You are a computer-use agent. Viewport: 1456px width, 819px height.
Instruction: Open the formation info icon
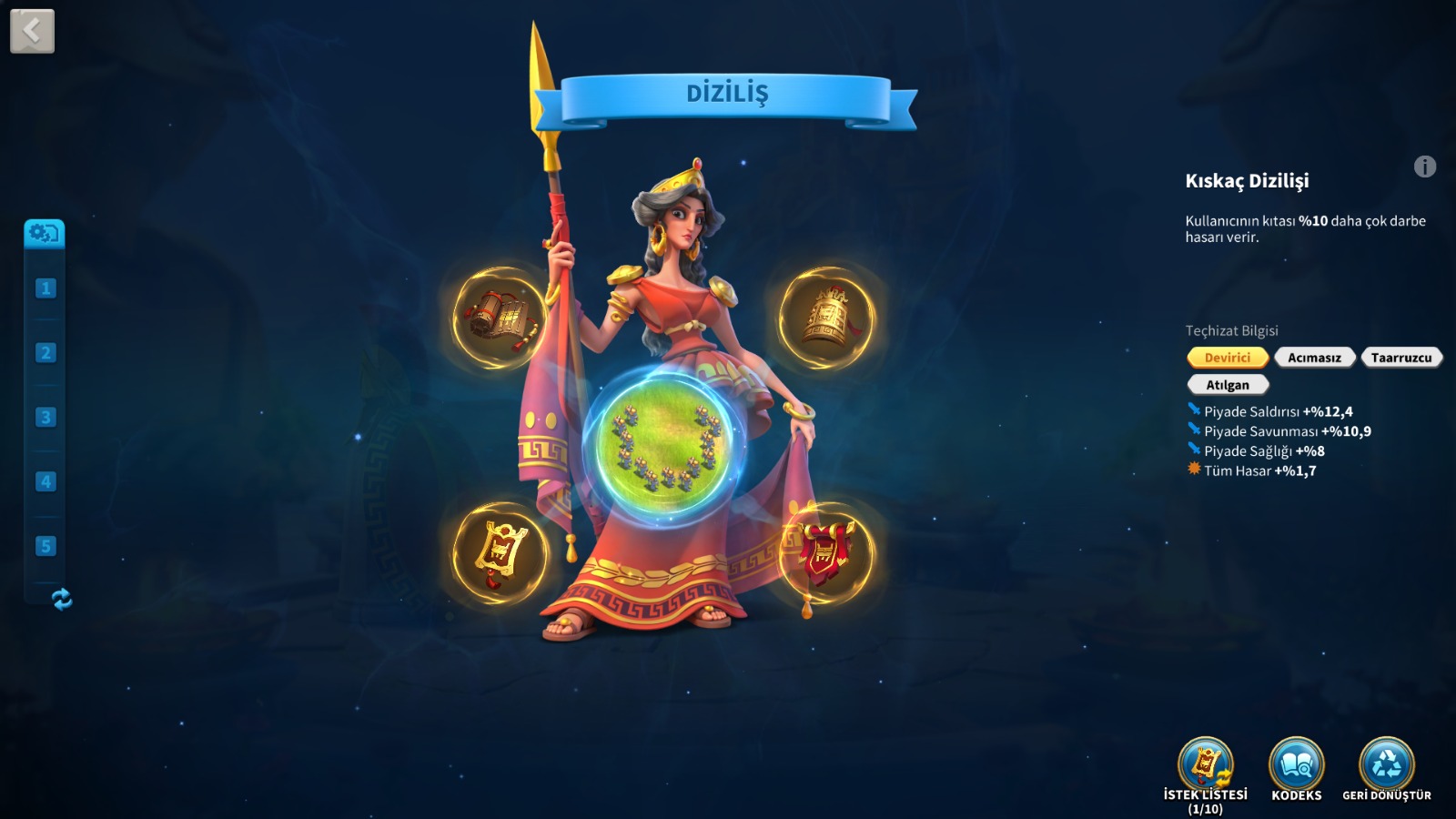[1424, 167]
